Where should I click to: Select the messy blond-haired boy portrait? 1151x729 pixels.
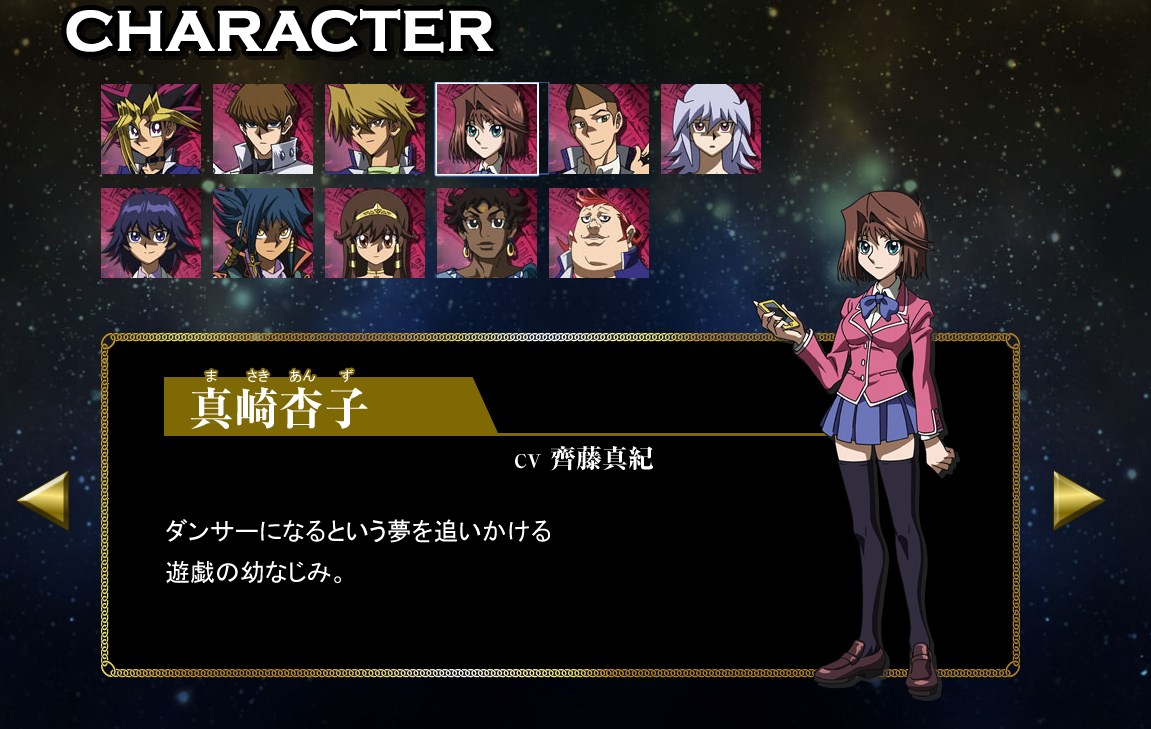click(x=375, y=129)
